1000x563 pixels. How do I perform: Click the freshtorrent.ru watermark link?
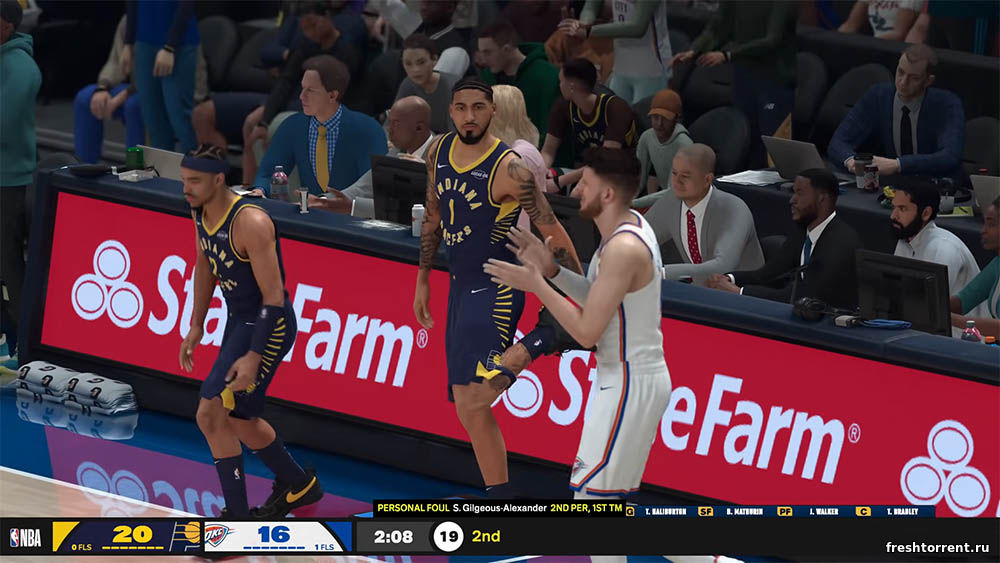click(x=937, y=547)
